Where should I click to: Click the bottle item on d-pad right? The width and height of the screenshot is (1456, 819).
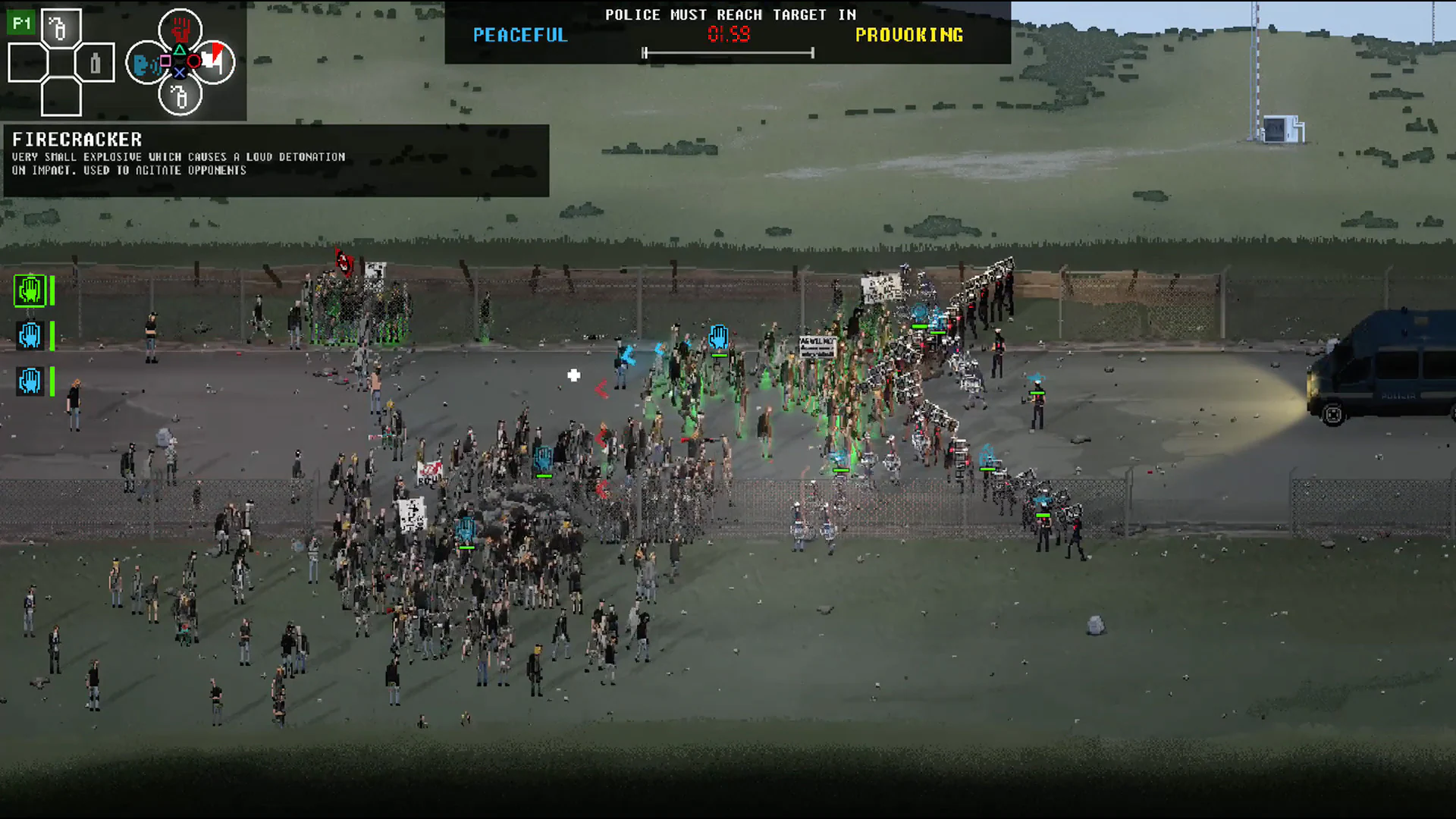[x=95, y=63]
